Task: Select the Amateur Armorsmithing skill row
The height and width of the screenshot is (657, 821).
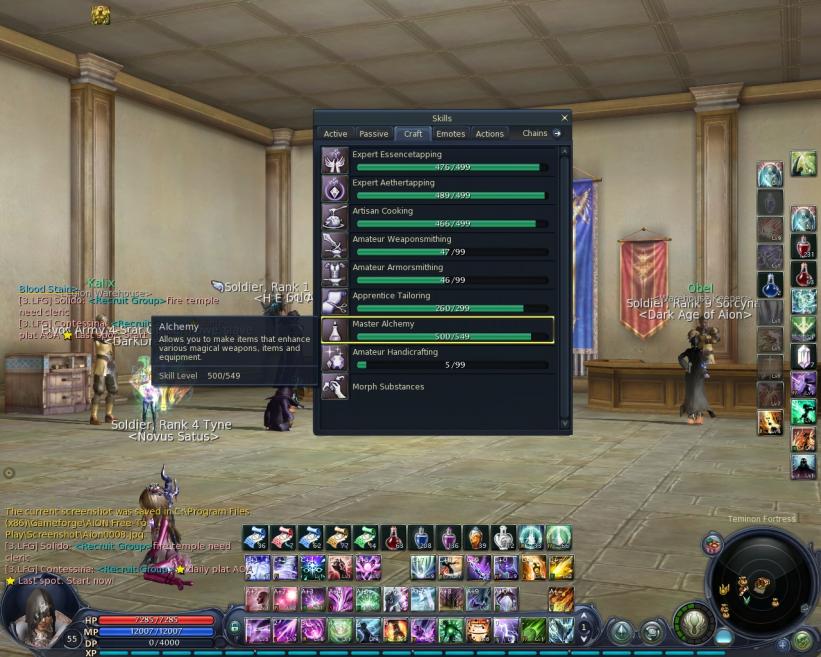Action: (x=437, y=273)
